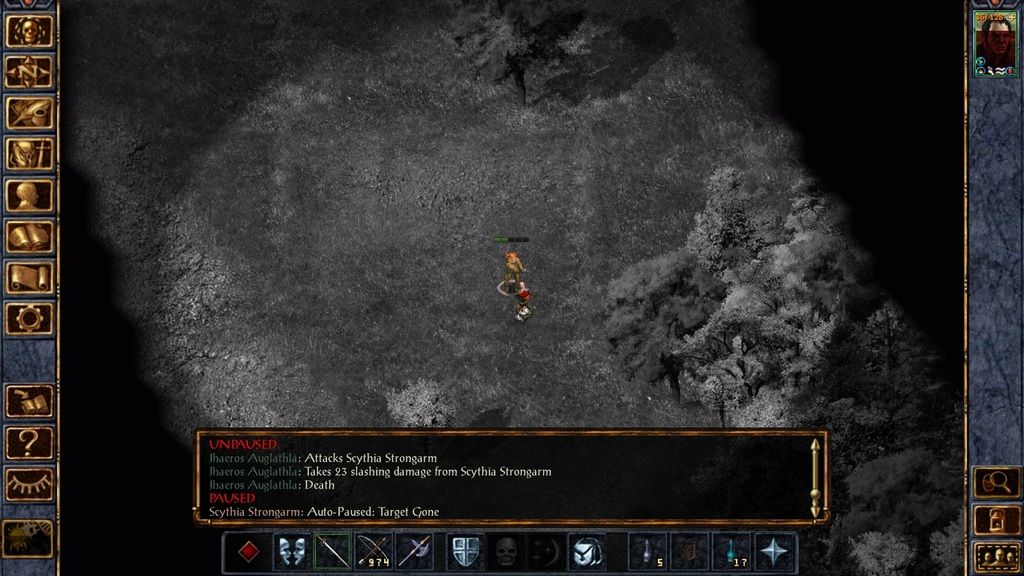Equip the bow with 974 arrows
The width and height of the screenshot is (1024, 576).
374,552
